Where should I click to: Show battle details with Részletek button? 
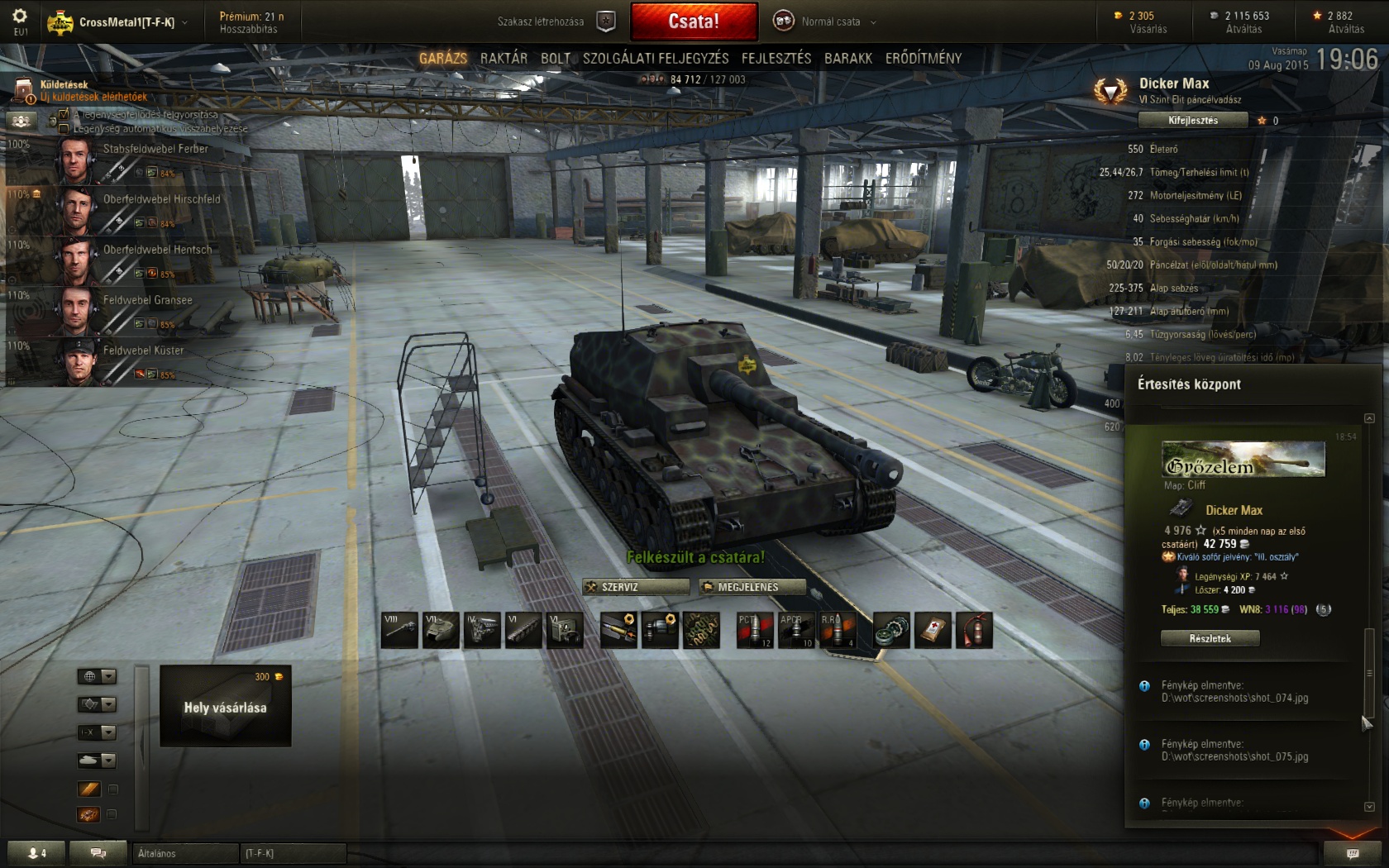(x=1210, y=638)
